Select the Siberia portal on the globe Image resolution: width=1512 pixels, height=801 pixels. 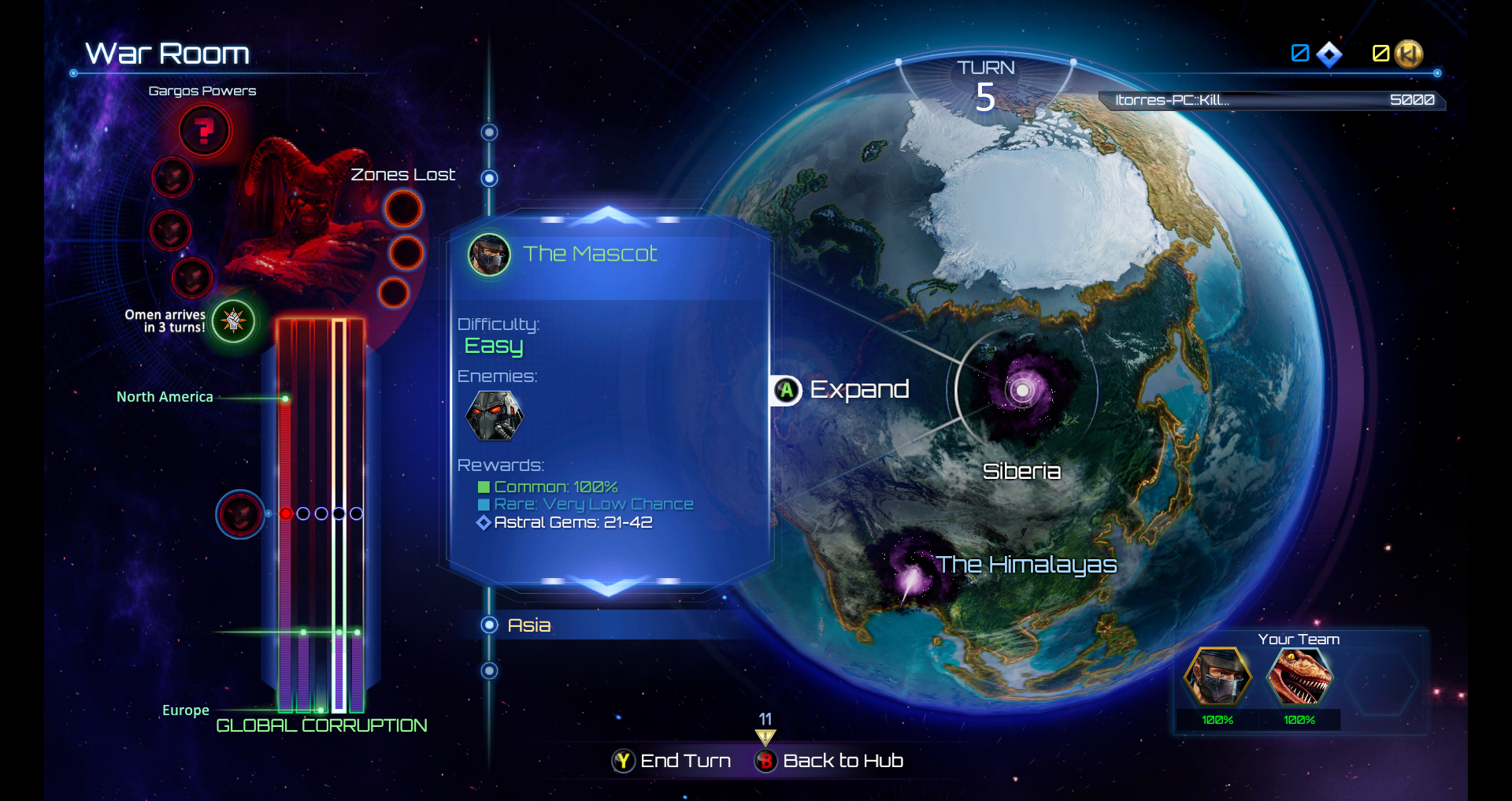[1021, 390]
